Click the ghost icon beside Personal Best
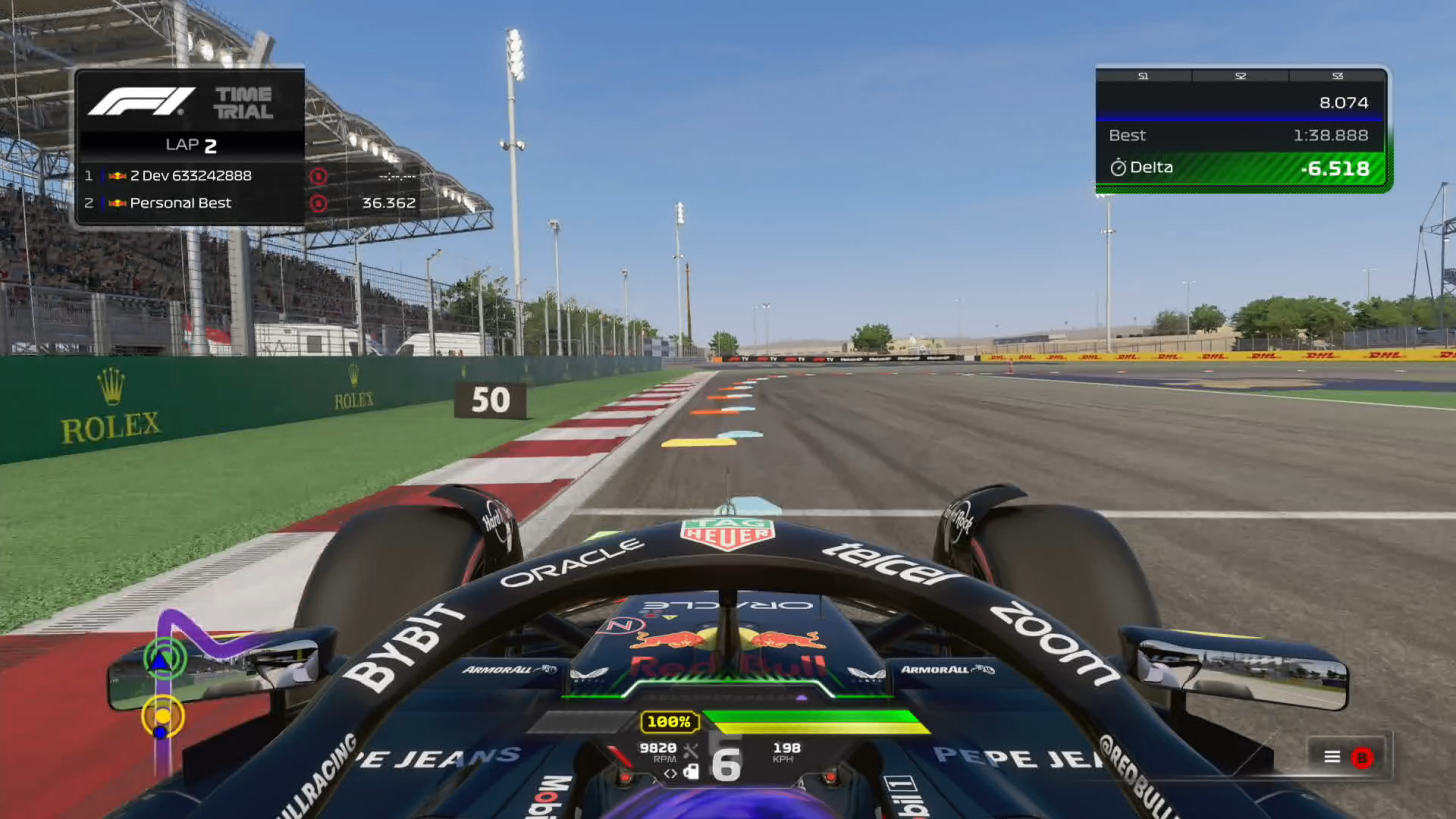Image resolution: width=1456 pixels, height=819 pixels. click(x=320, y=203)
